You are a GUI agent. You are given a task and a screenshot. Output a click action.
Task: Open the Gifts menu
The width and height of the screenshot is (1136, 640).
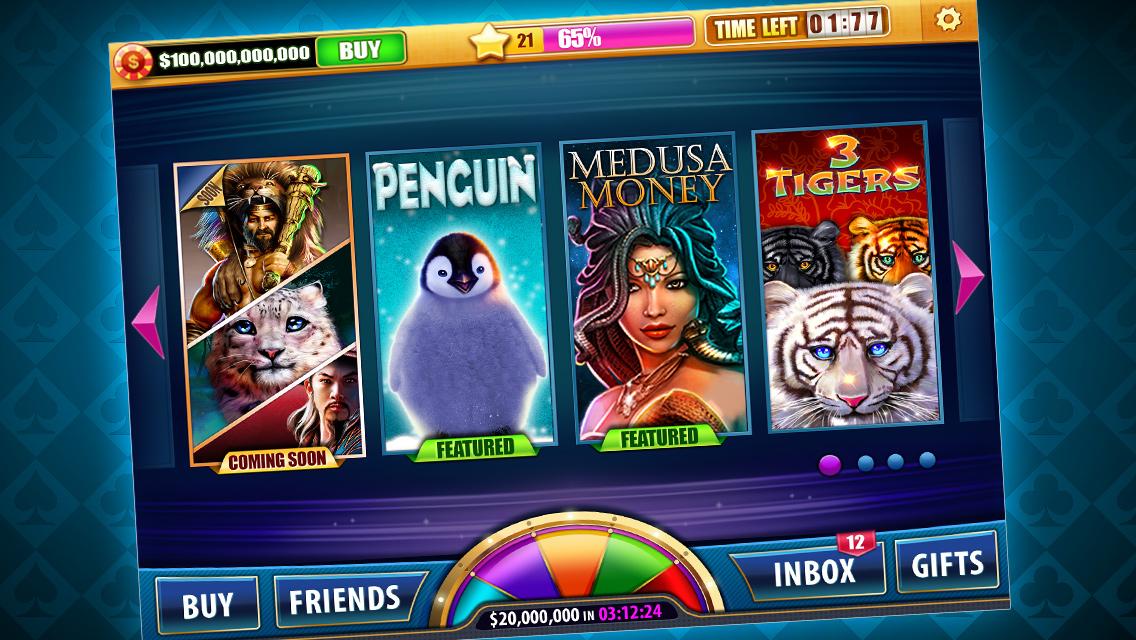pos(946,563)
